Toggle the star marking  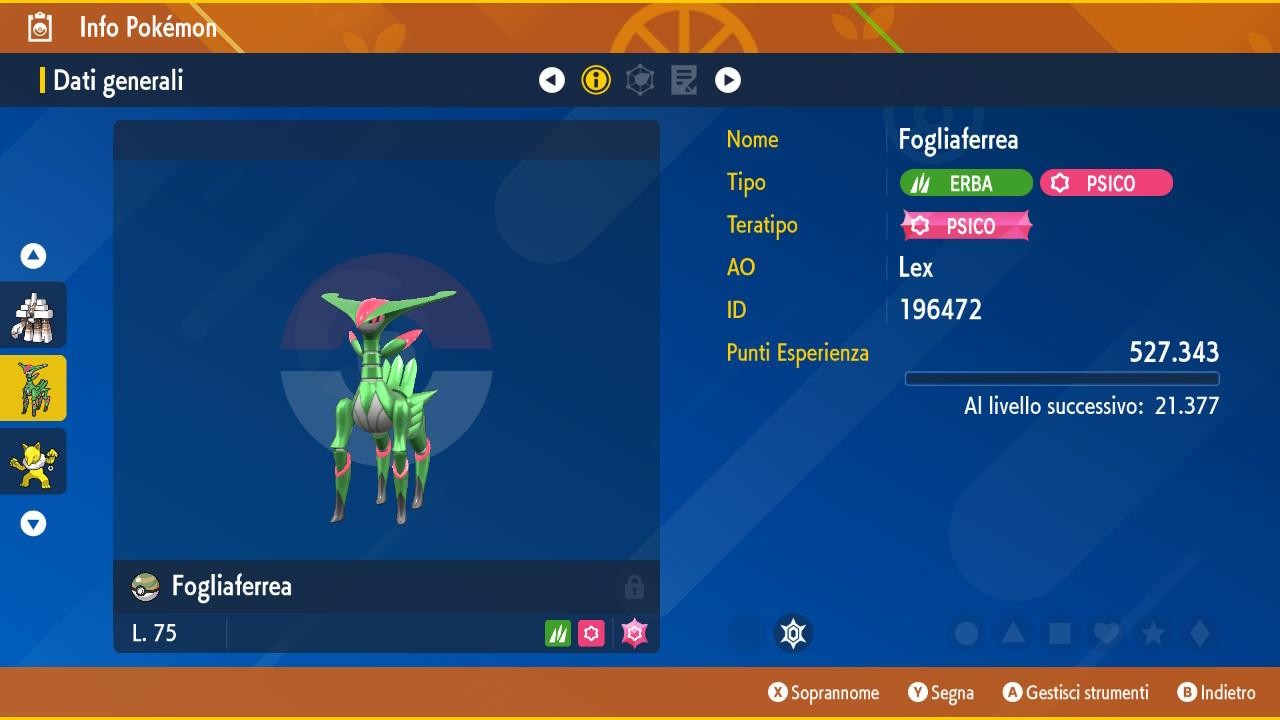coord(1153,634)
